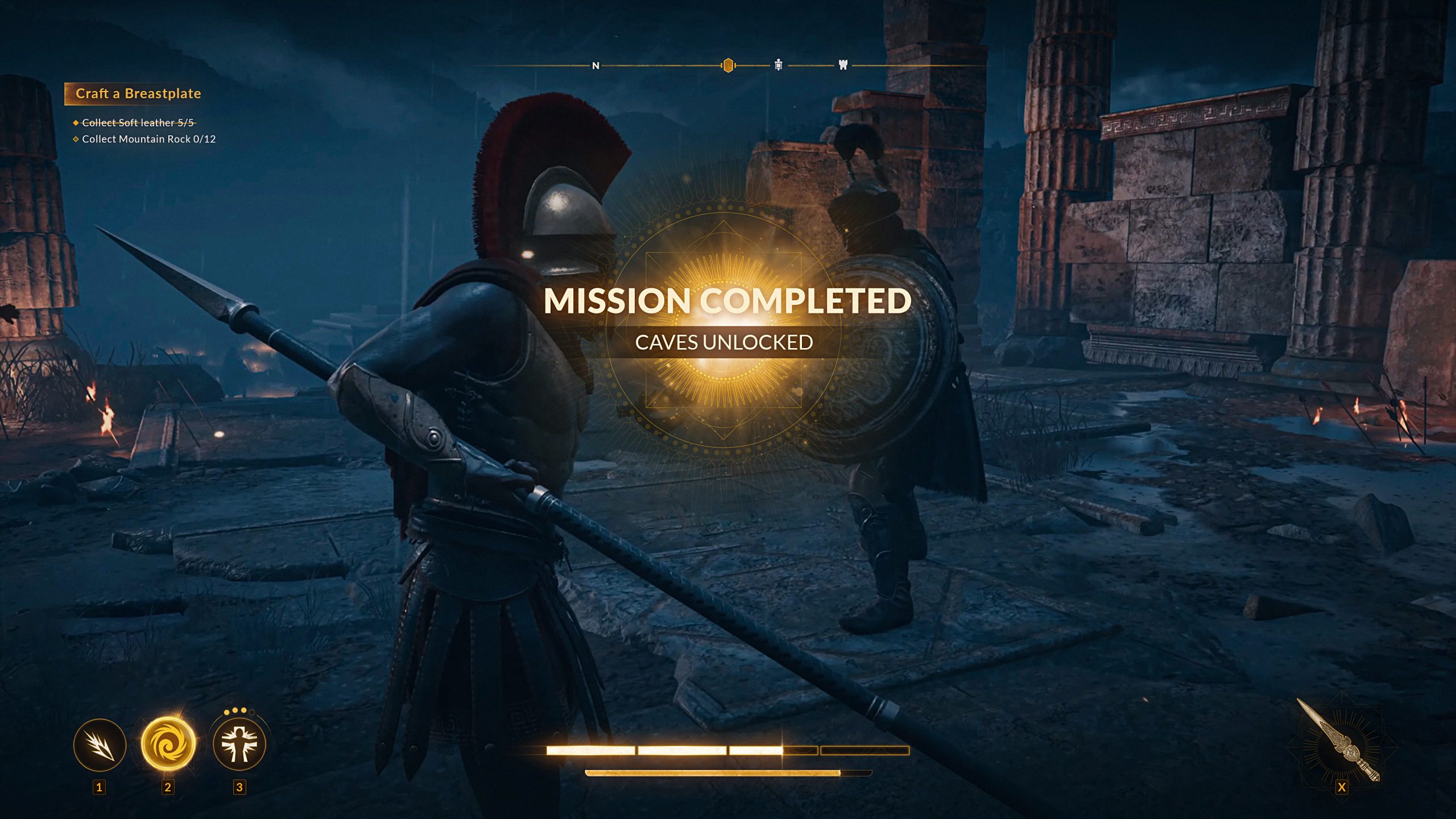Pick the lantern-shaped compass marker
Viewport: 1456px width, 819px height.
coord(778,65)
